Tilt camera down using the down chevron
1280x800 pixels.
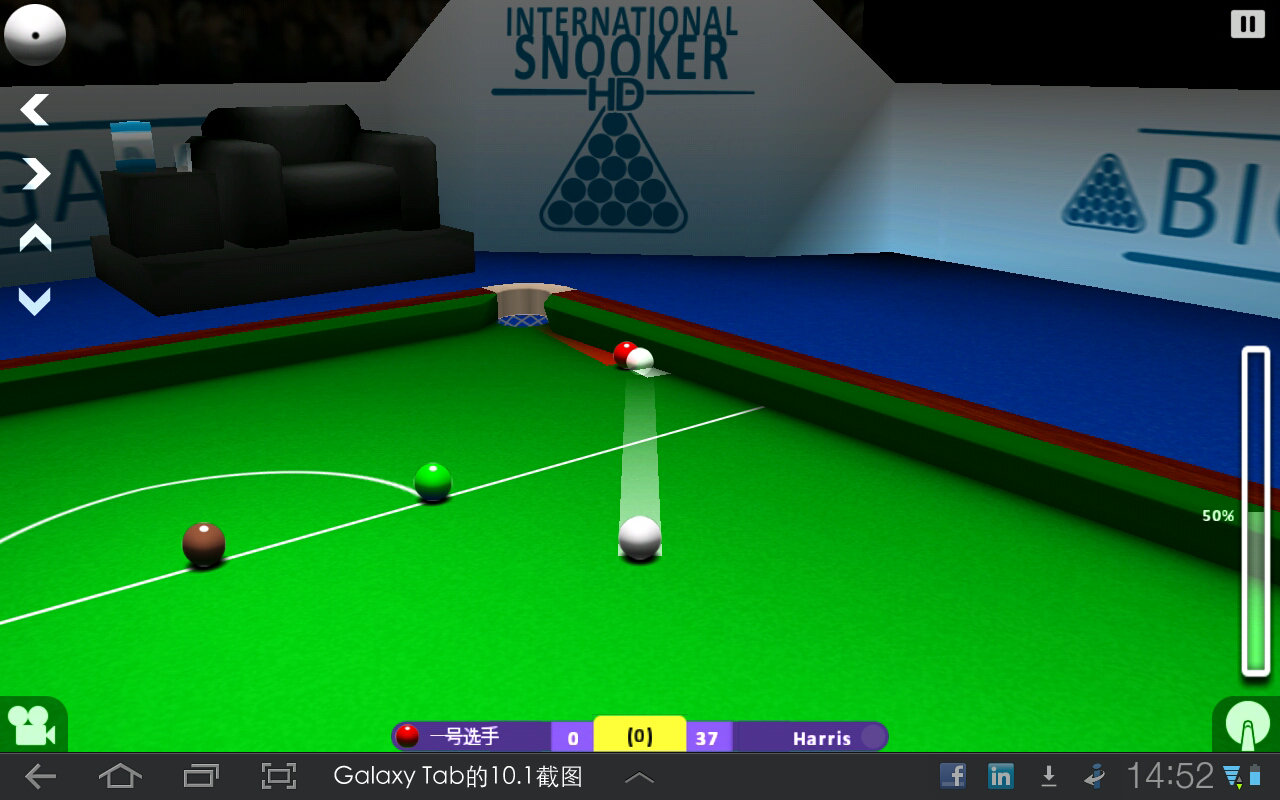33,300
